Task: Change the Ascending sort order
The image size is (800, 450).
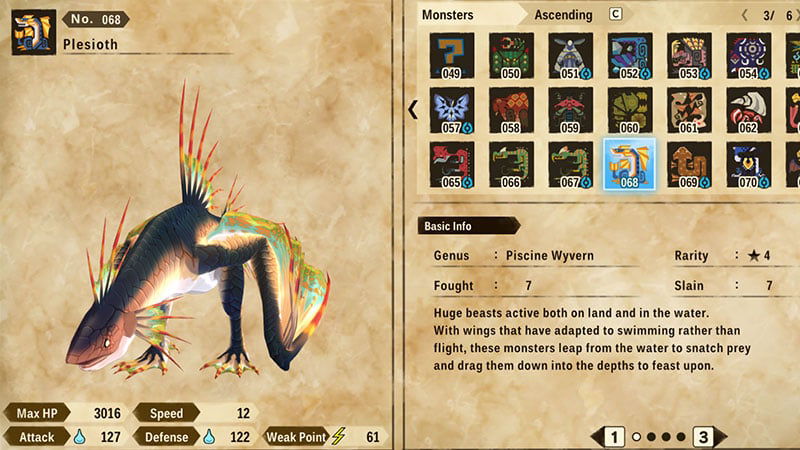Action: pyautogui.click(x=563, y=15)
